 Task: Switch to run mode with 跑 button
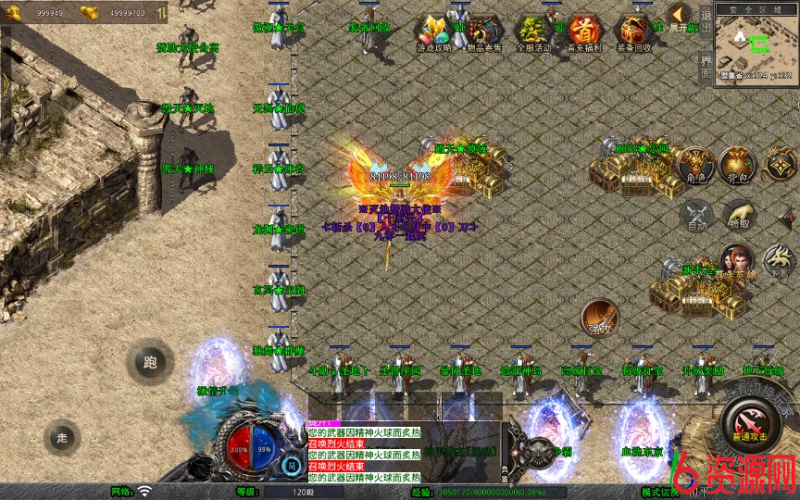(x=150, y=363)
